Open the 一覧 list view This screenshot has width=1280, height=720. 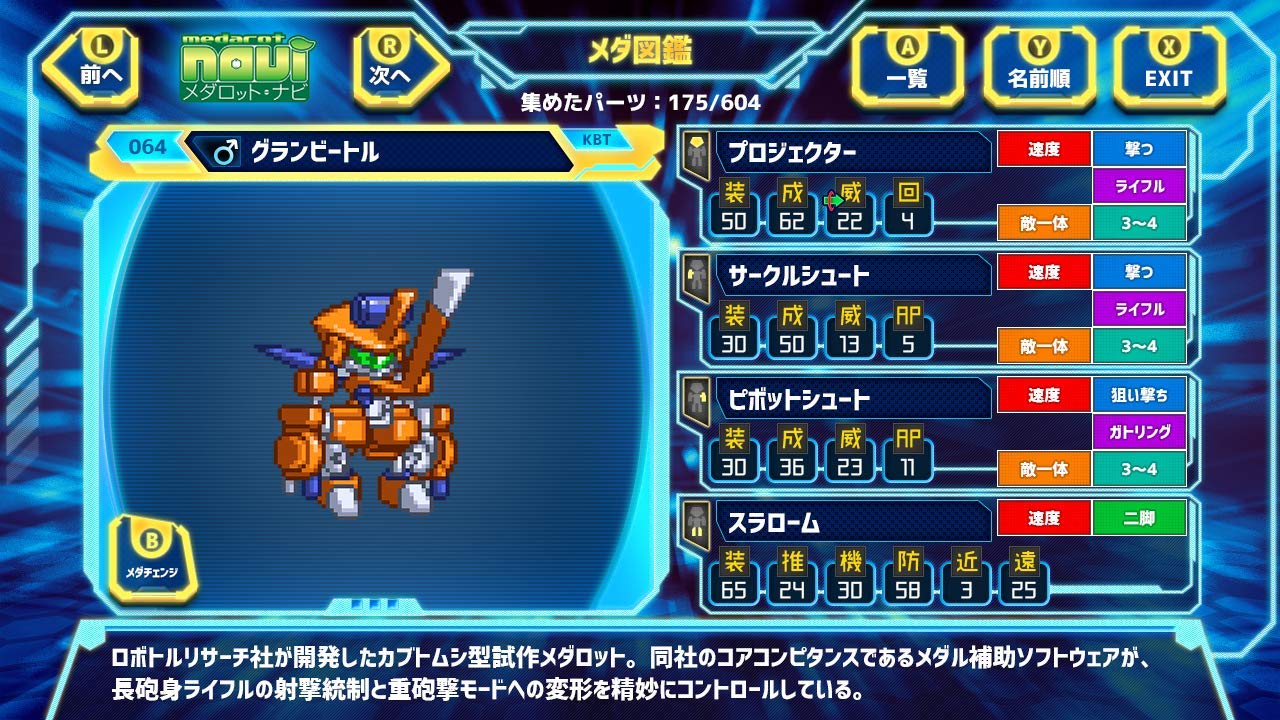(907, 64)
